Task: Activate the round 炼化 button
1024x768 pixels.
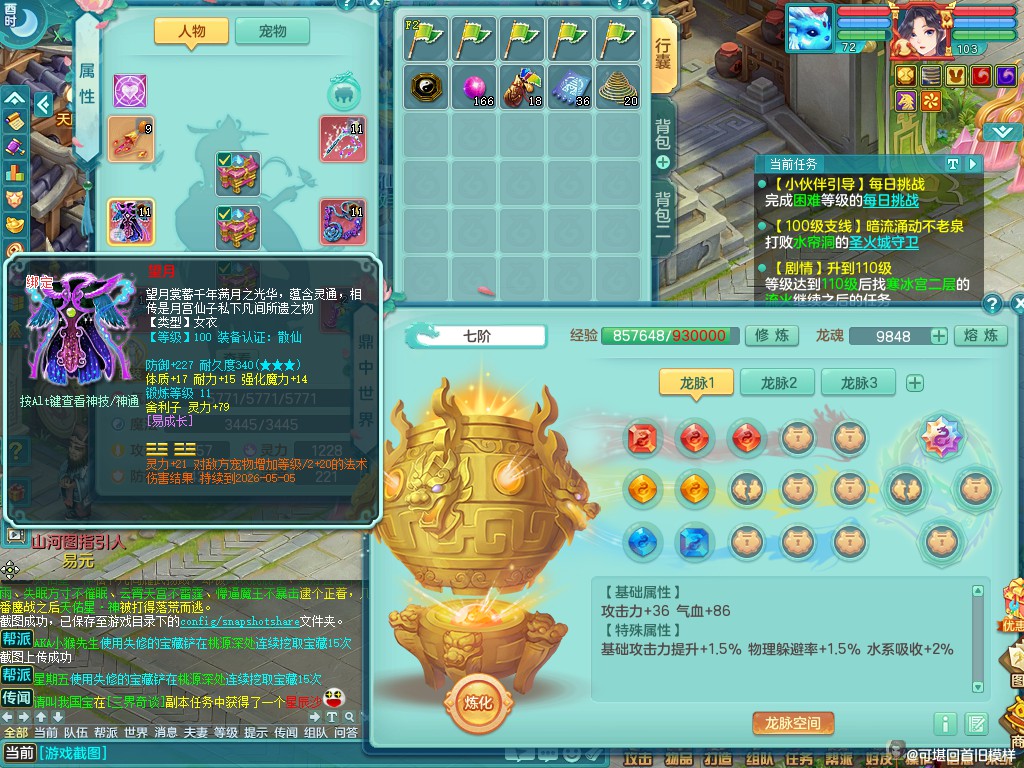Action: coord(478,702)
